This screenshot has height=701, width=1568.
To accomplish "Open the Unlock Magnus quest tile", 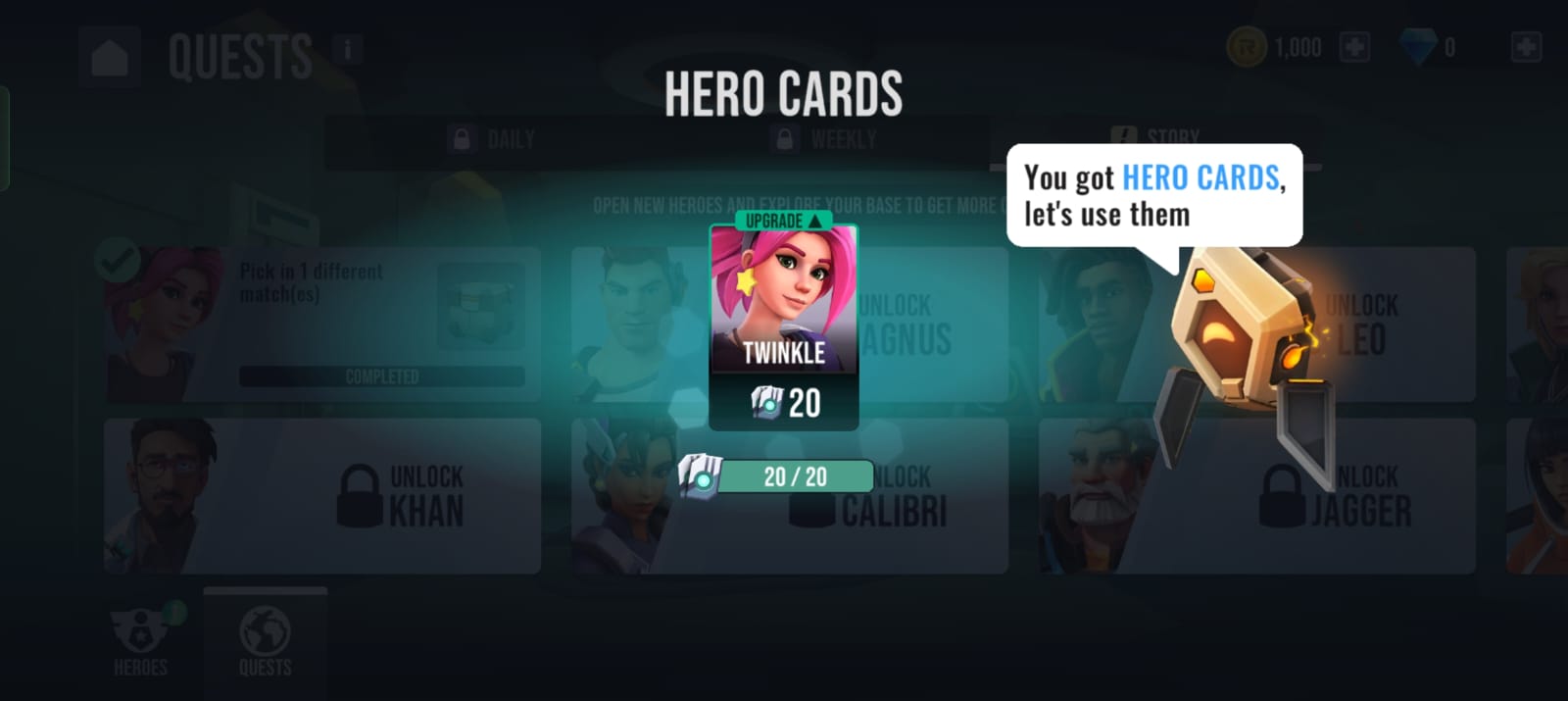I will 931,324.
